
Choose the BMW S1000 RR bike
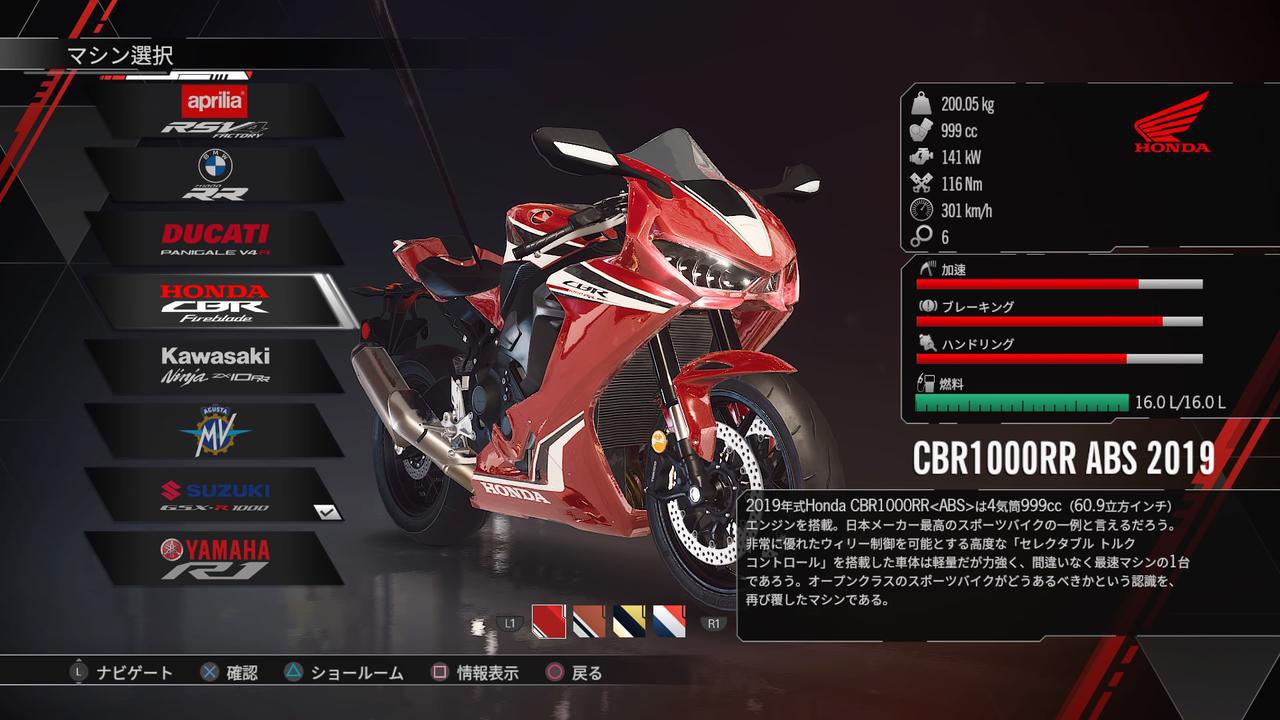[x=214, y=175]
